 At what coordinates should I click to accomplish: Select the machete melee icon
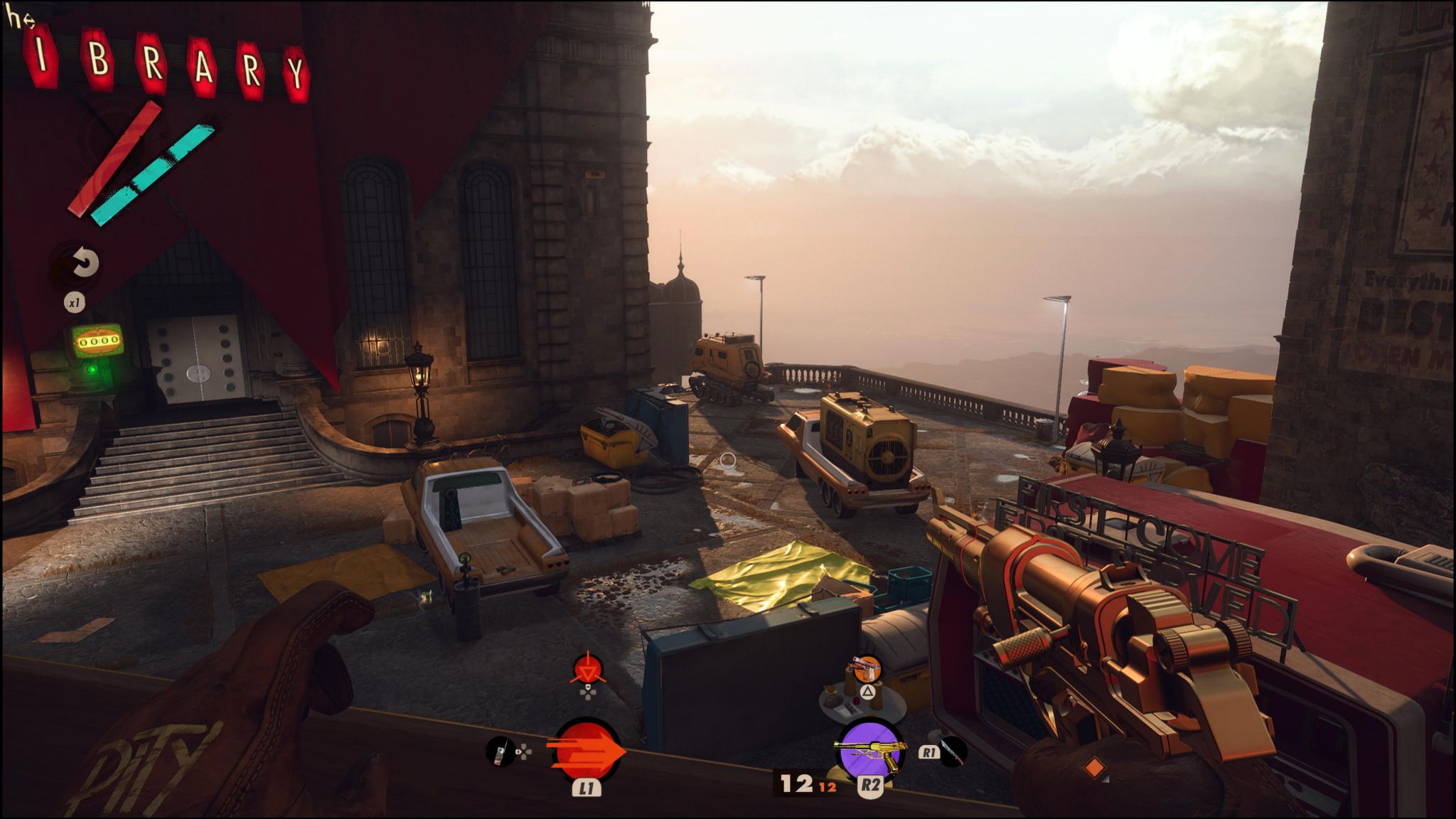953,752
